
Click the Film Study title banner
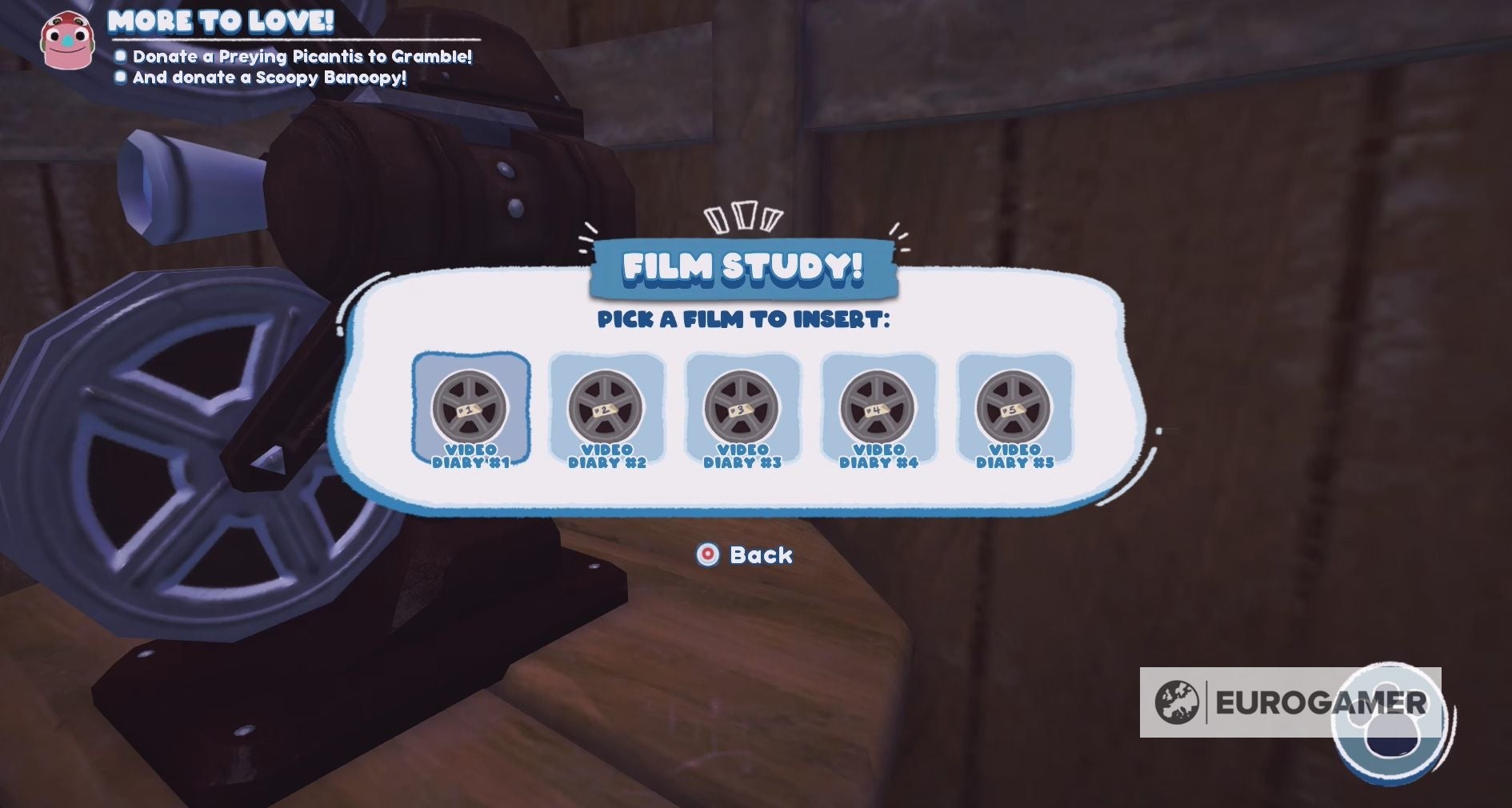[743, 270]
